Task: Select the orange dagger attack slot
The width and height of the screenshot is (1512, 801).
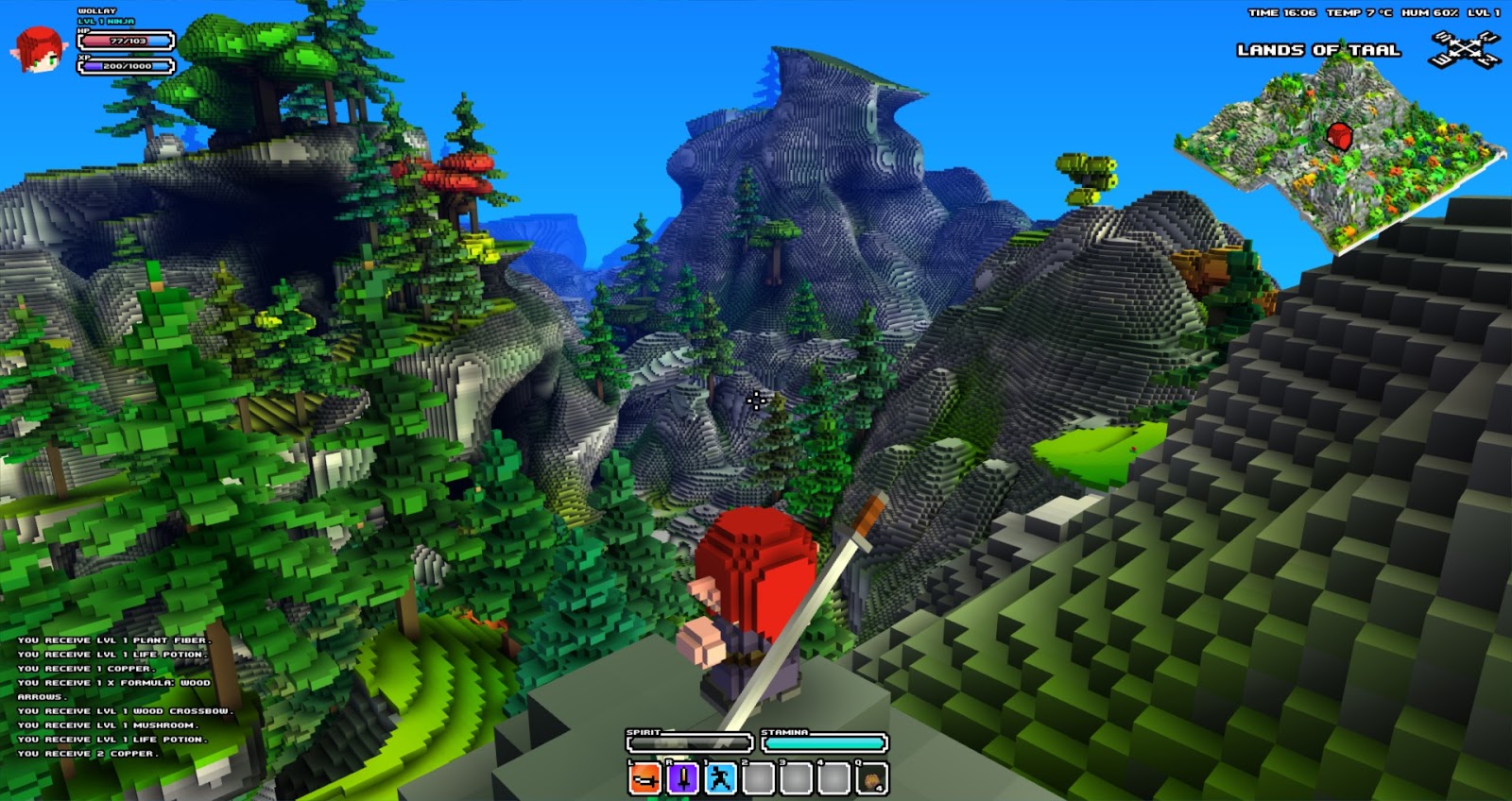Action: 645,778
